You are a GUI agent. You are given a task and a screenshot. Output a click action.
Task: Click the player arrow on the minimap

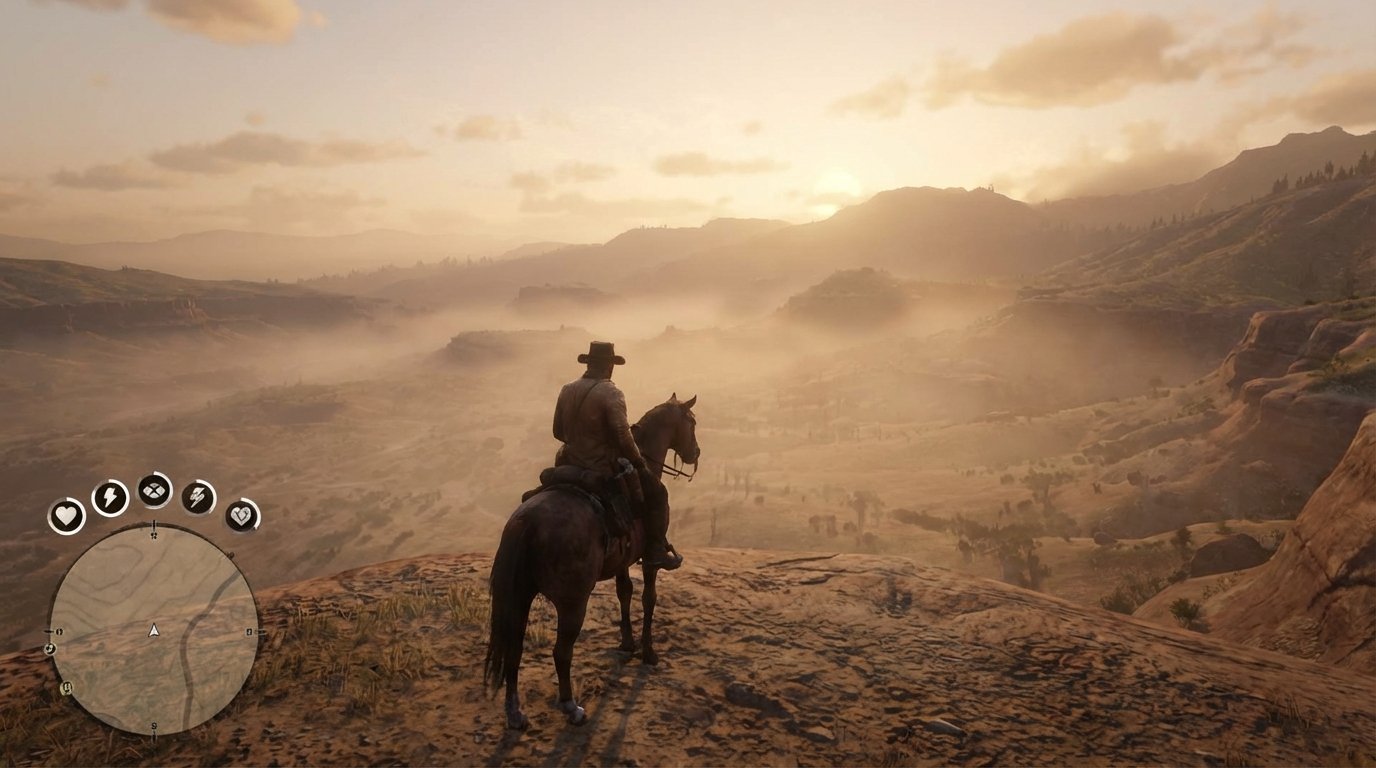point(154,630)
